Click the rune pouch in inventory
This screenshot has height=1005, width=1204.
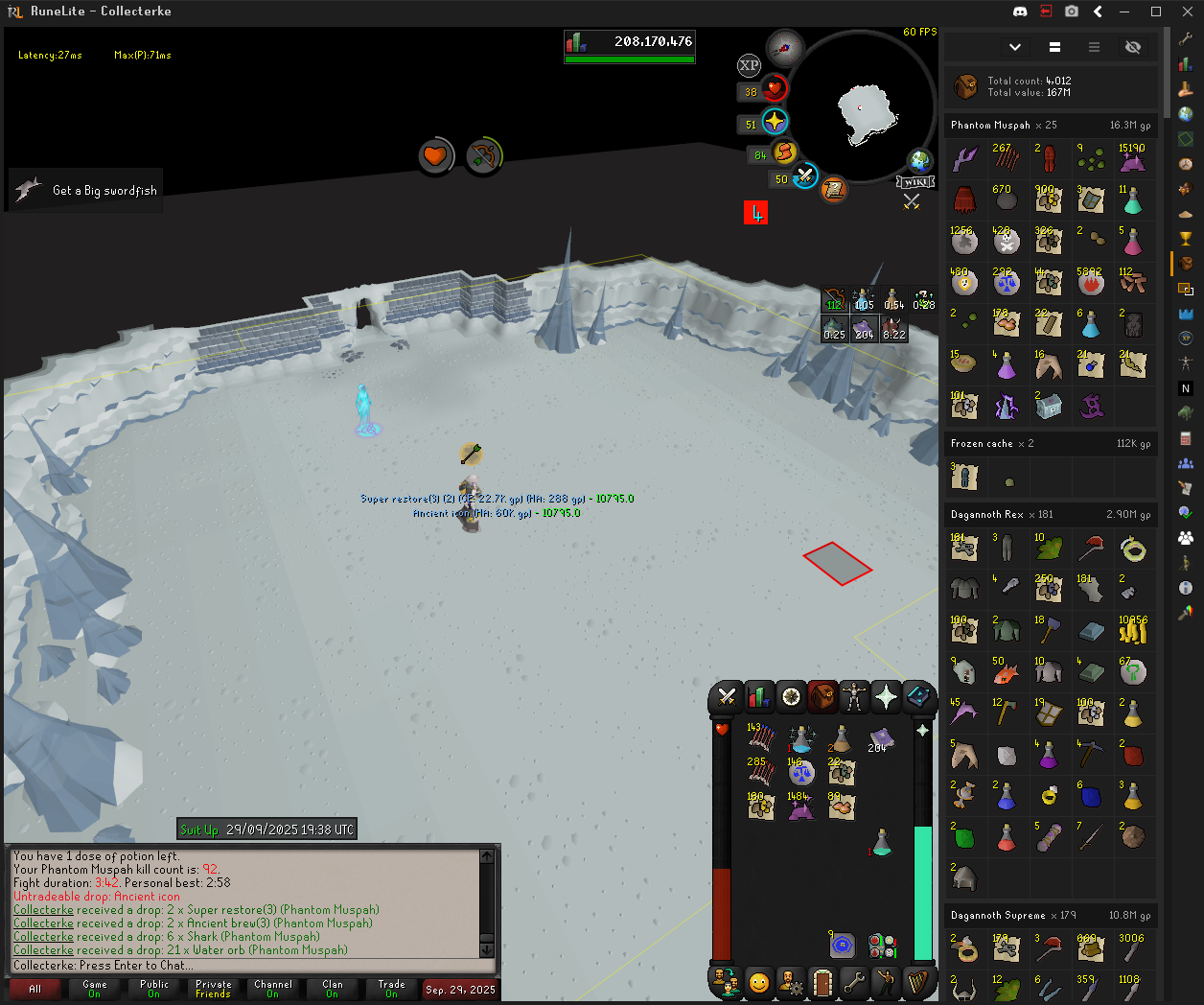pos(883,946)
